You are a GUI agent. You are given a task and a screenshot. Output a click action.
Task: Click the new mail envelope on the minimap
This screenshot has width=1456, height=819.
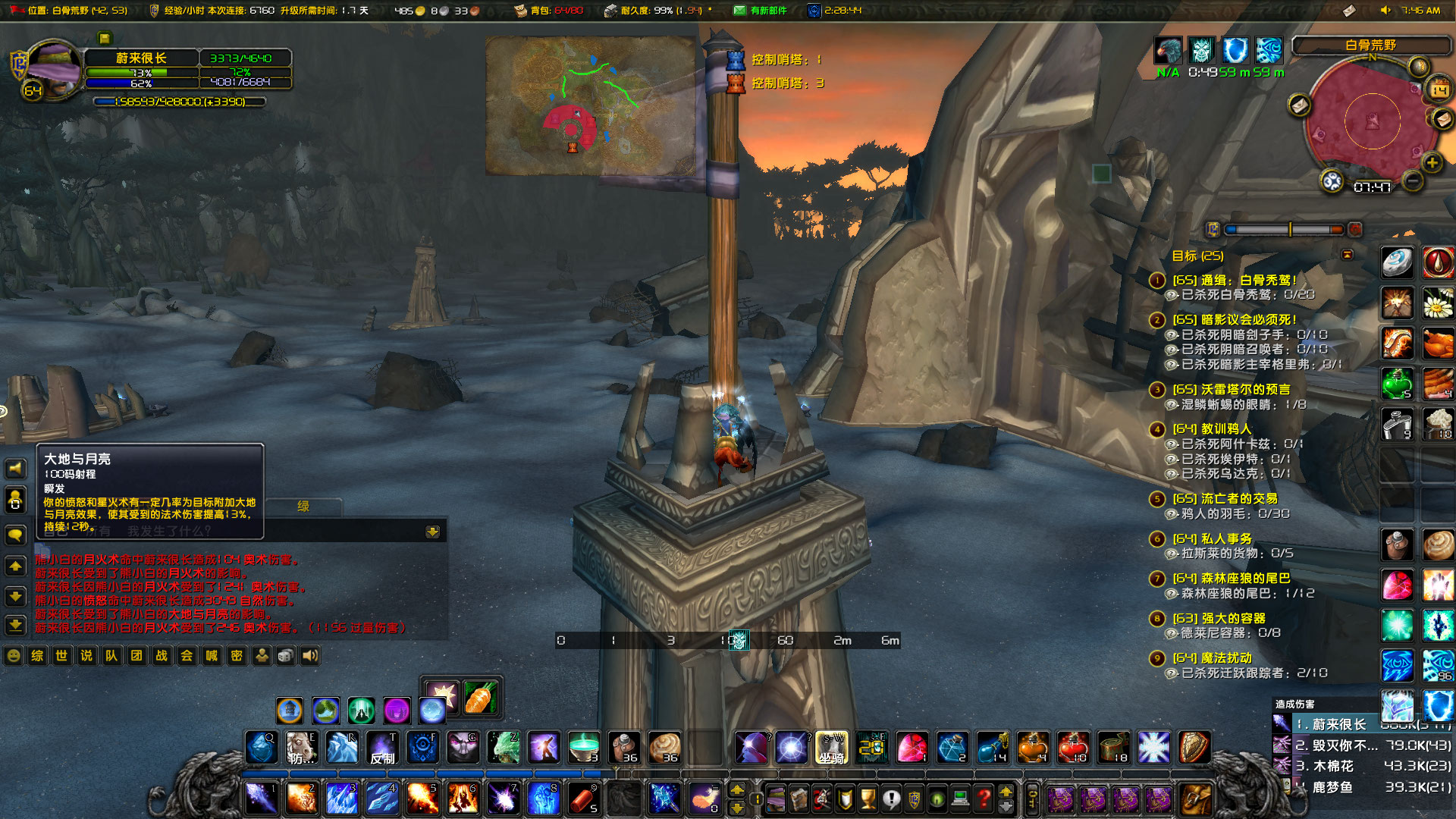tap(1443, 120)
